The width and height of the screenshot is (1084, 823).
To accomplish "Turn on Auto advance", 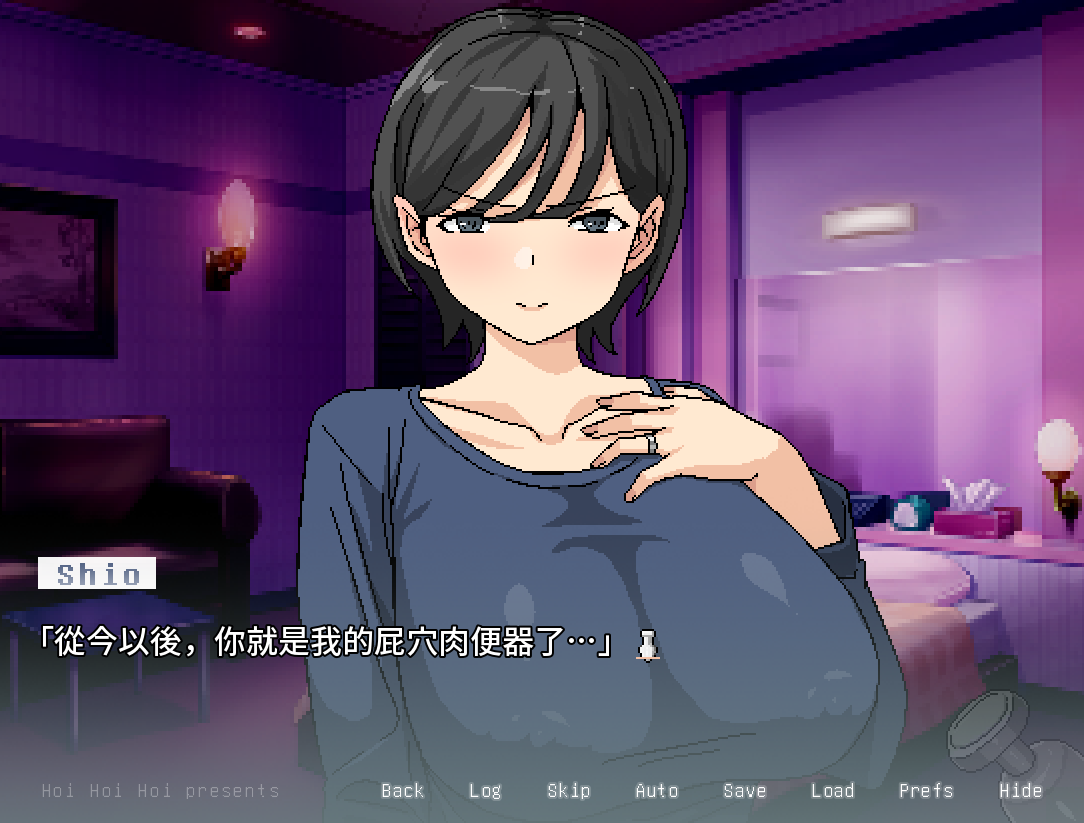I will pos(656,791).
